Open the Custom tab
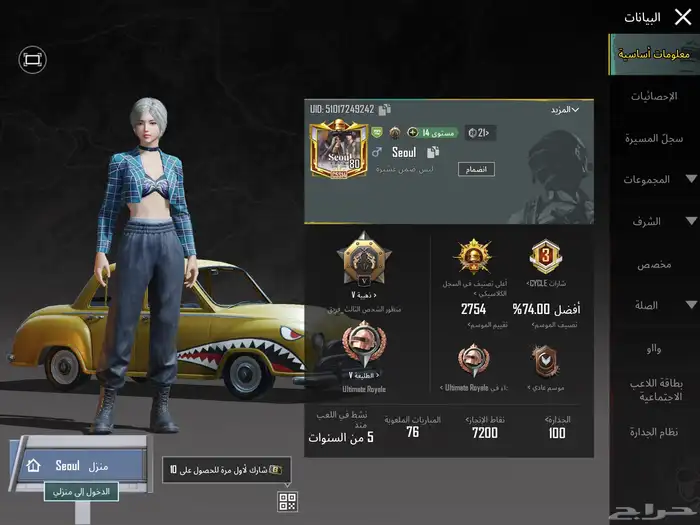Viewport: 700px width, 525px height. (654, 264)
